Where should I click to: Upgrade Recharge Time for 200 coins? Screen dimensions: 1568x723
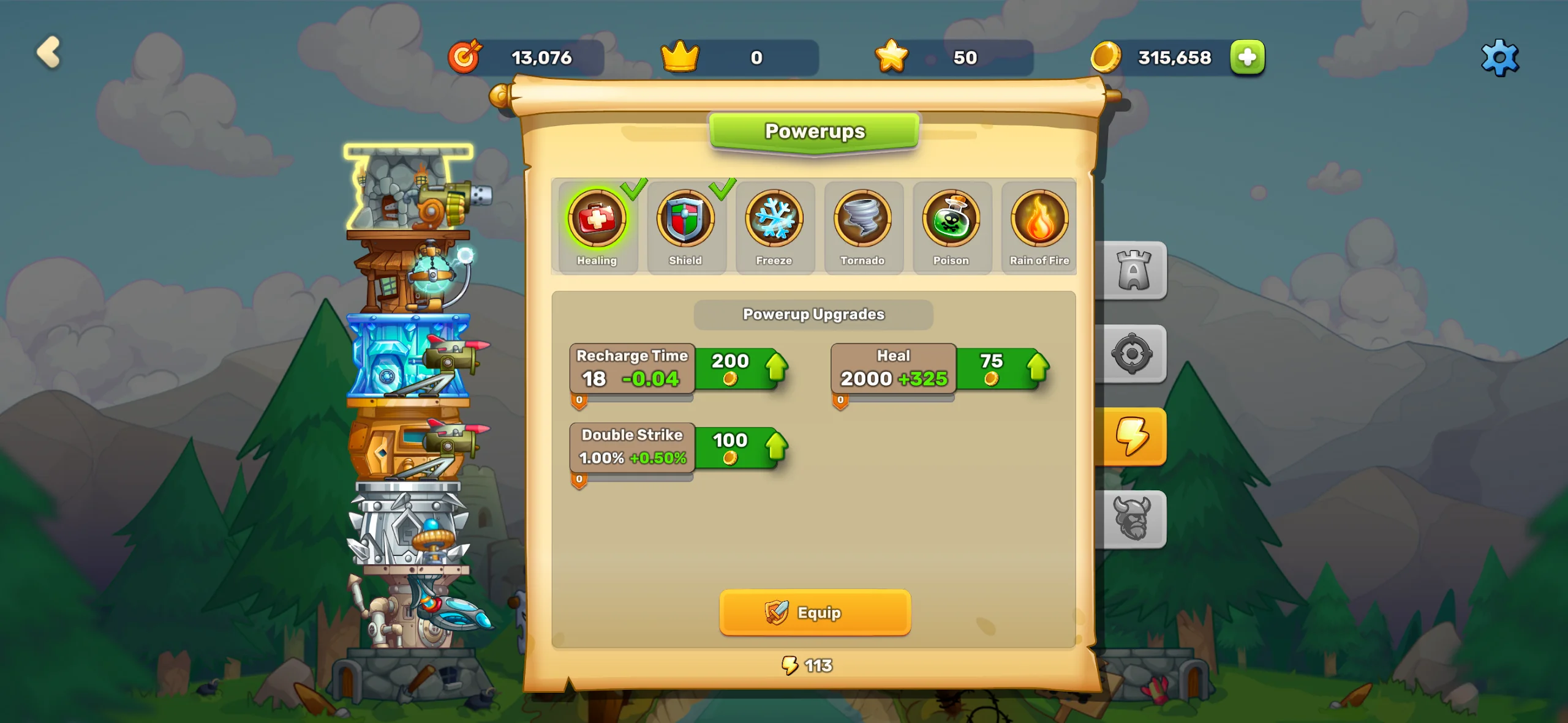[741, 369]
